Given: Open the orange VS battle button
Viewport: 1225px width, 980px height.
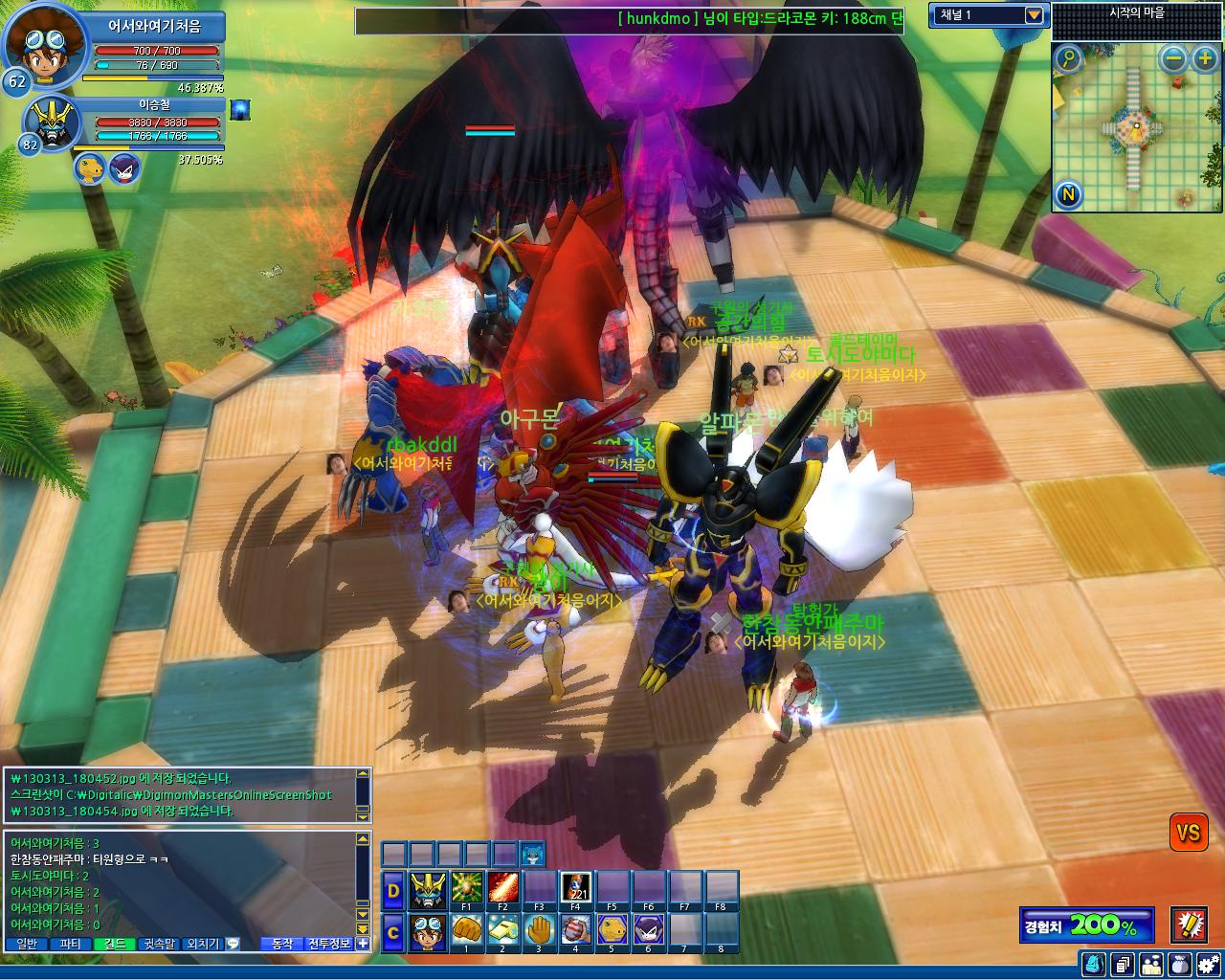Looking at the screenshot, I should click(x=1188, y=832).
